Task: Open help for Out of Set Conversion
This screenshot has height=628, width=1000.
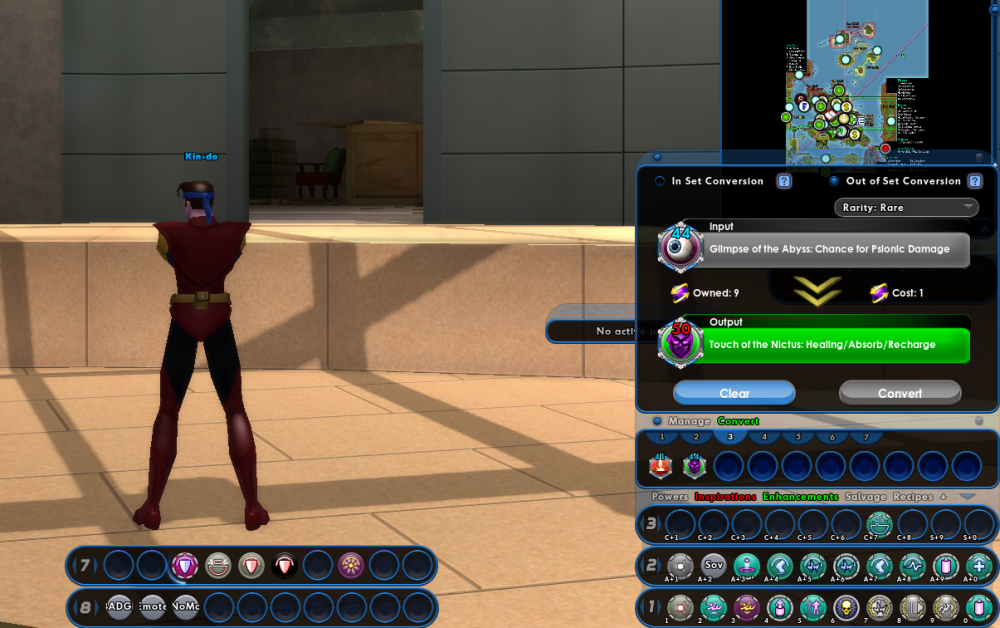Action: 976,181
